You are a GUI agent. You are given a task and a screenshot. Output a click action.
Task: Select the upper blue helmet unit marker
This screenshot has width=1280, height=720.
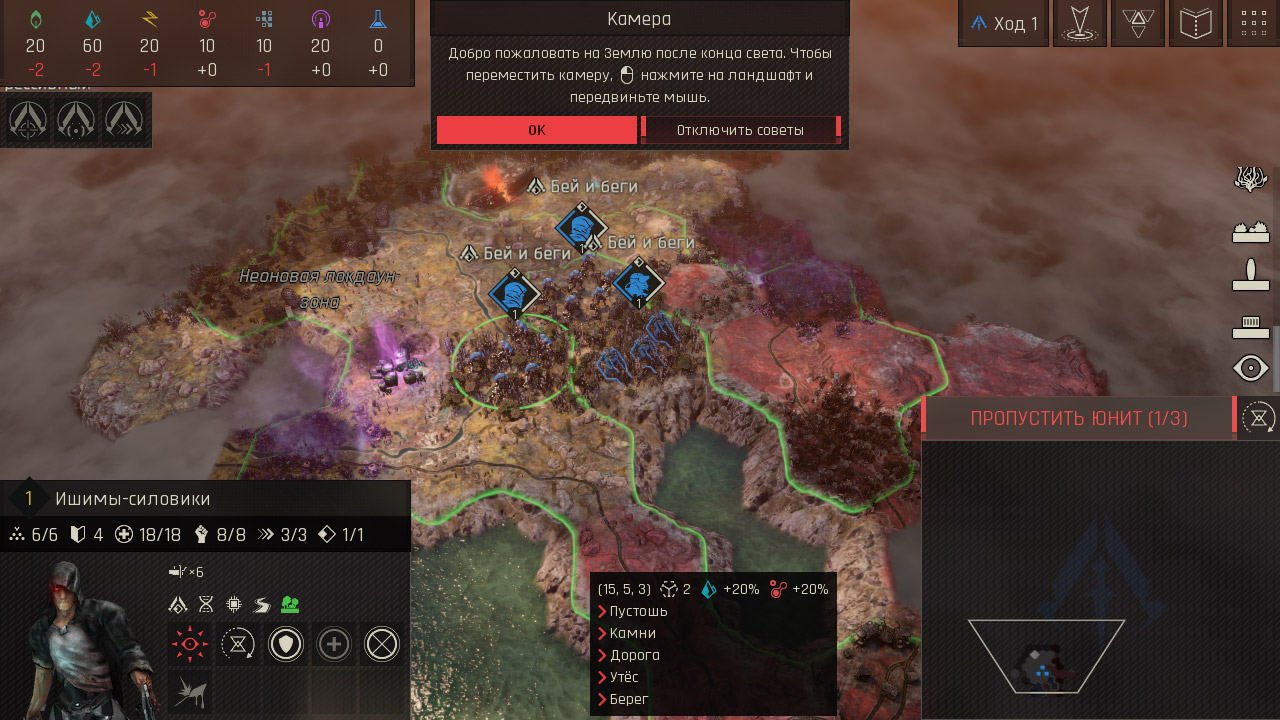point(580,227)
